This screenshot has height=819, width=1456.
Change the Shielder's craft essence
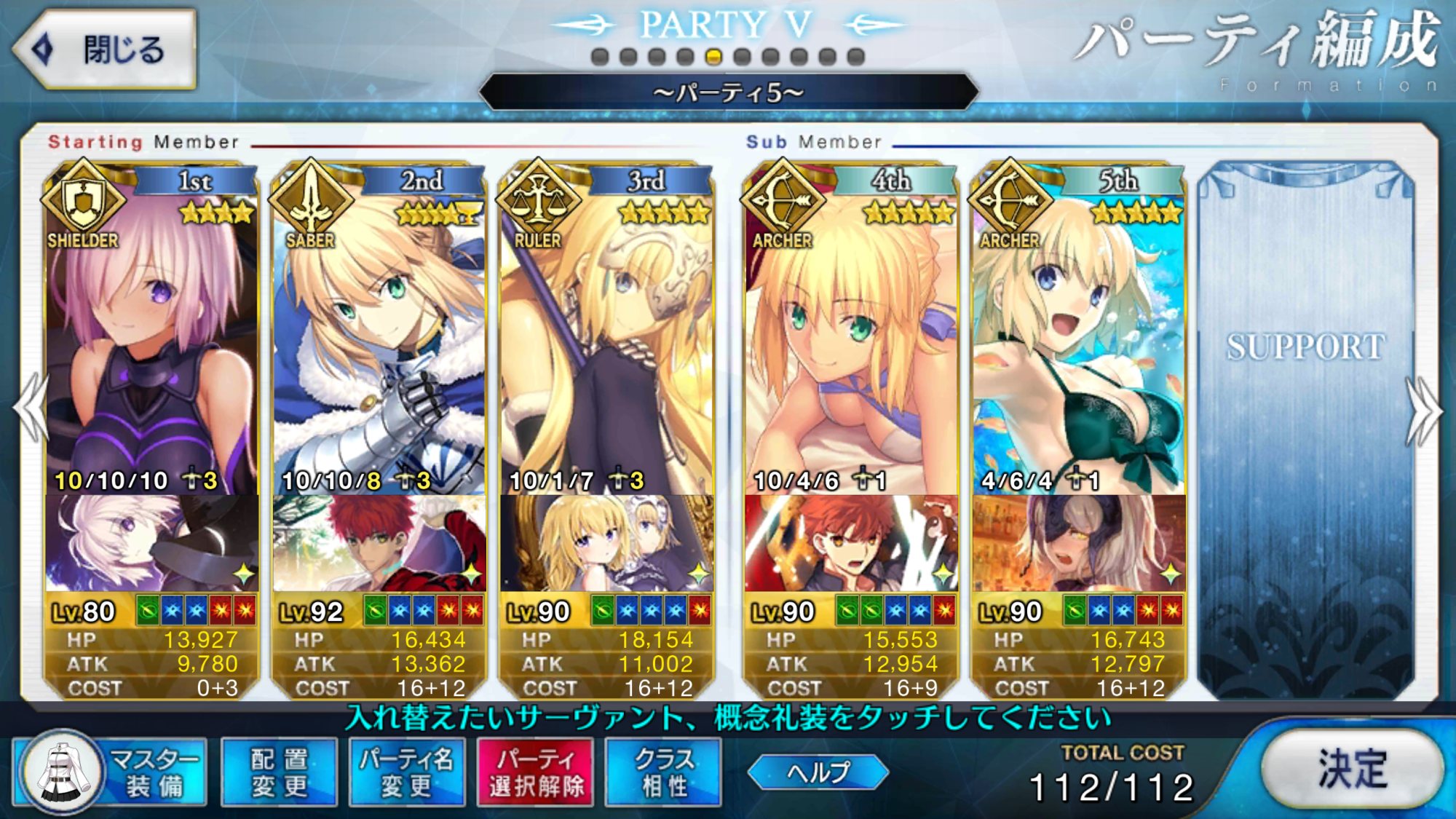151,543
